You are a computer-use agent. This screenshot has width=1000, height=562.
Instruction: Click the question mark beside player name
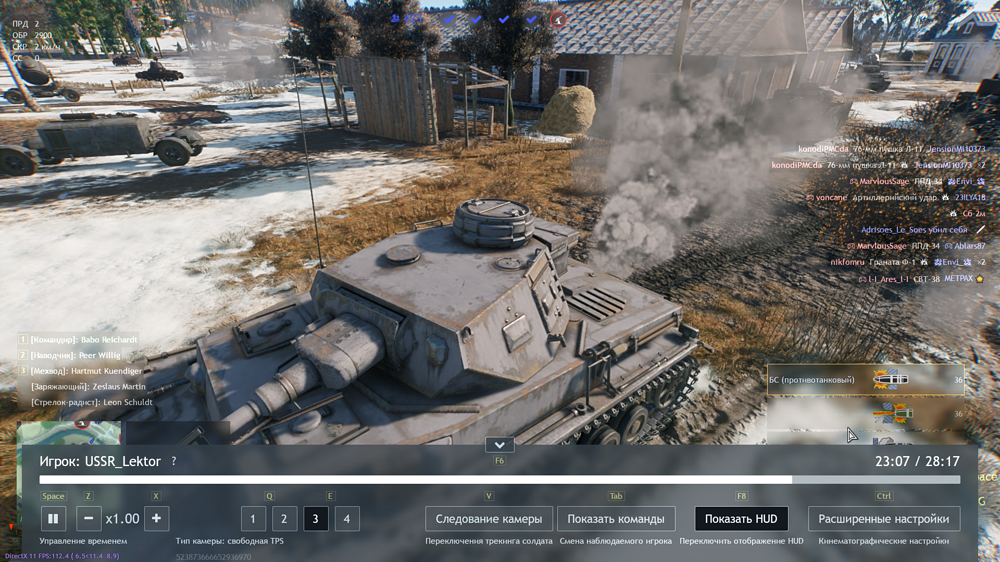174,462
